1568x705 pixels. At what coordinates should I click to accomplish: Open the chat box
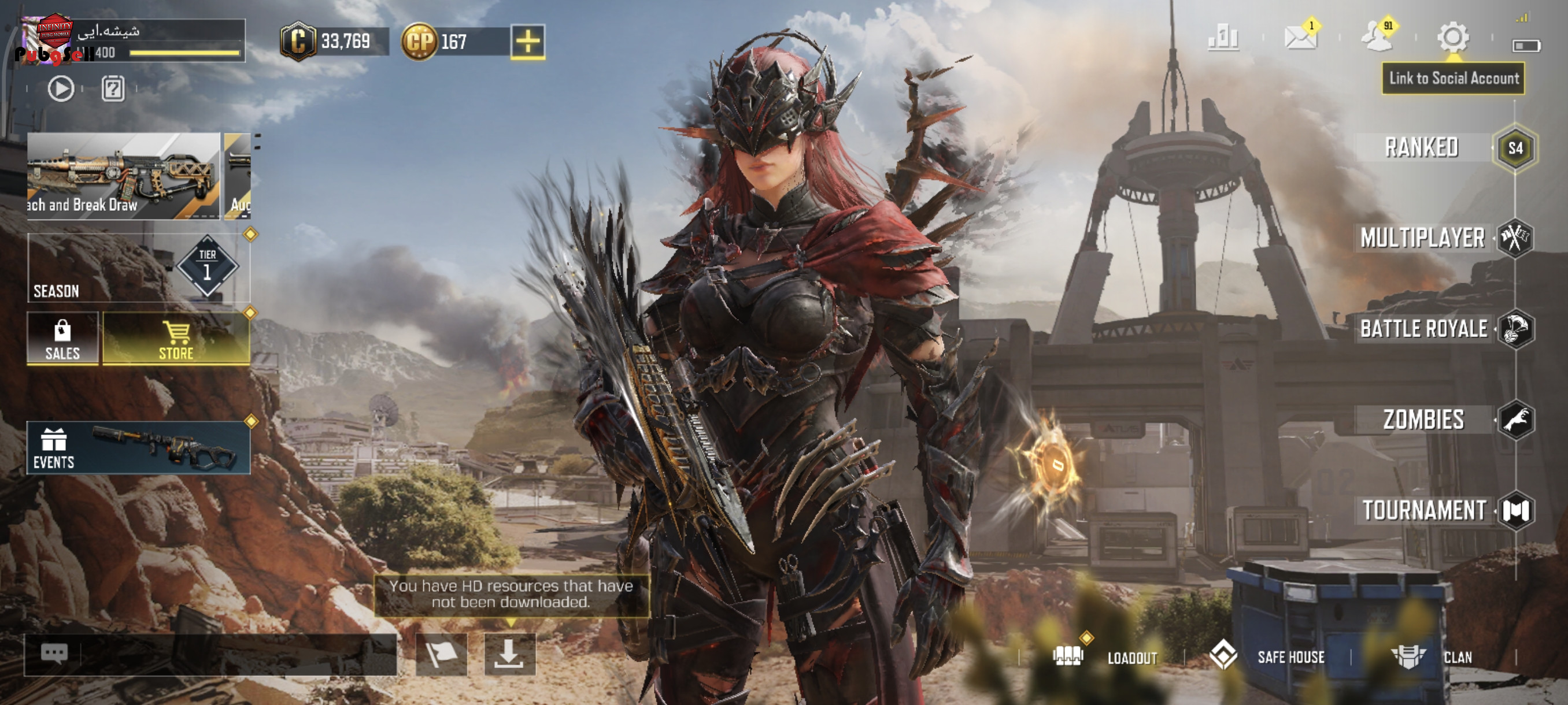[210, 655]
